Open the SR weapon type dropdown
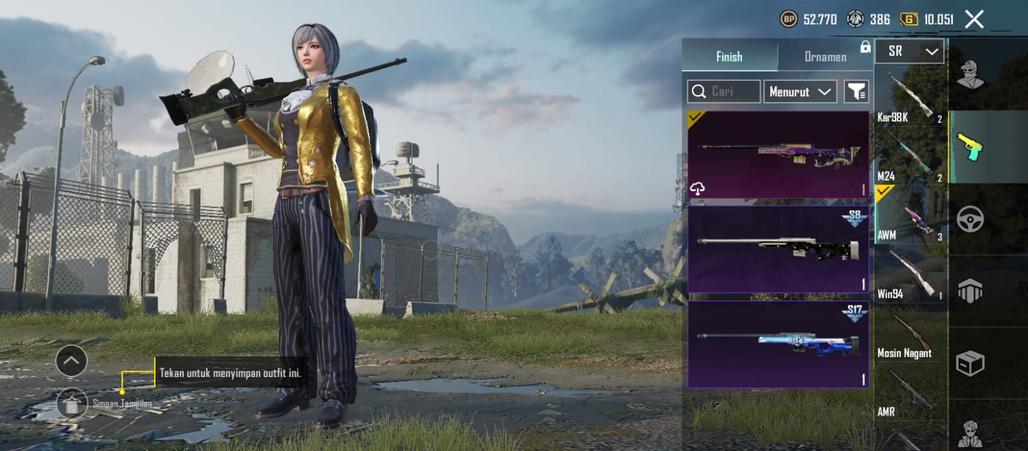 tap(909, 51)
